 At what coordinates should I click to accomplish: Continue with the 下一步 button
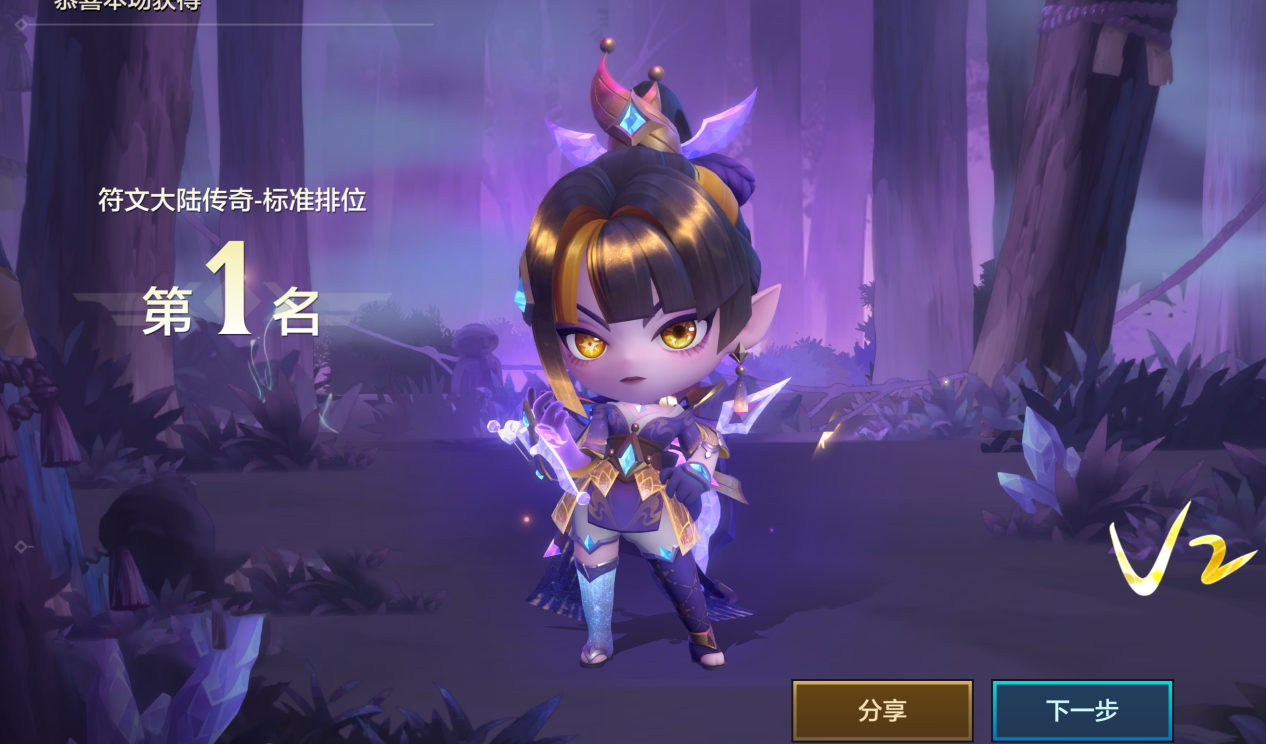pyautogui.click(x=1082, y=711)
